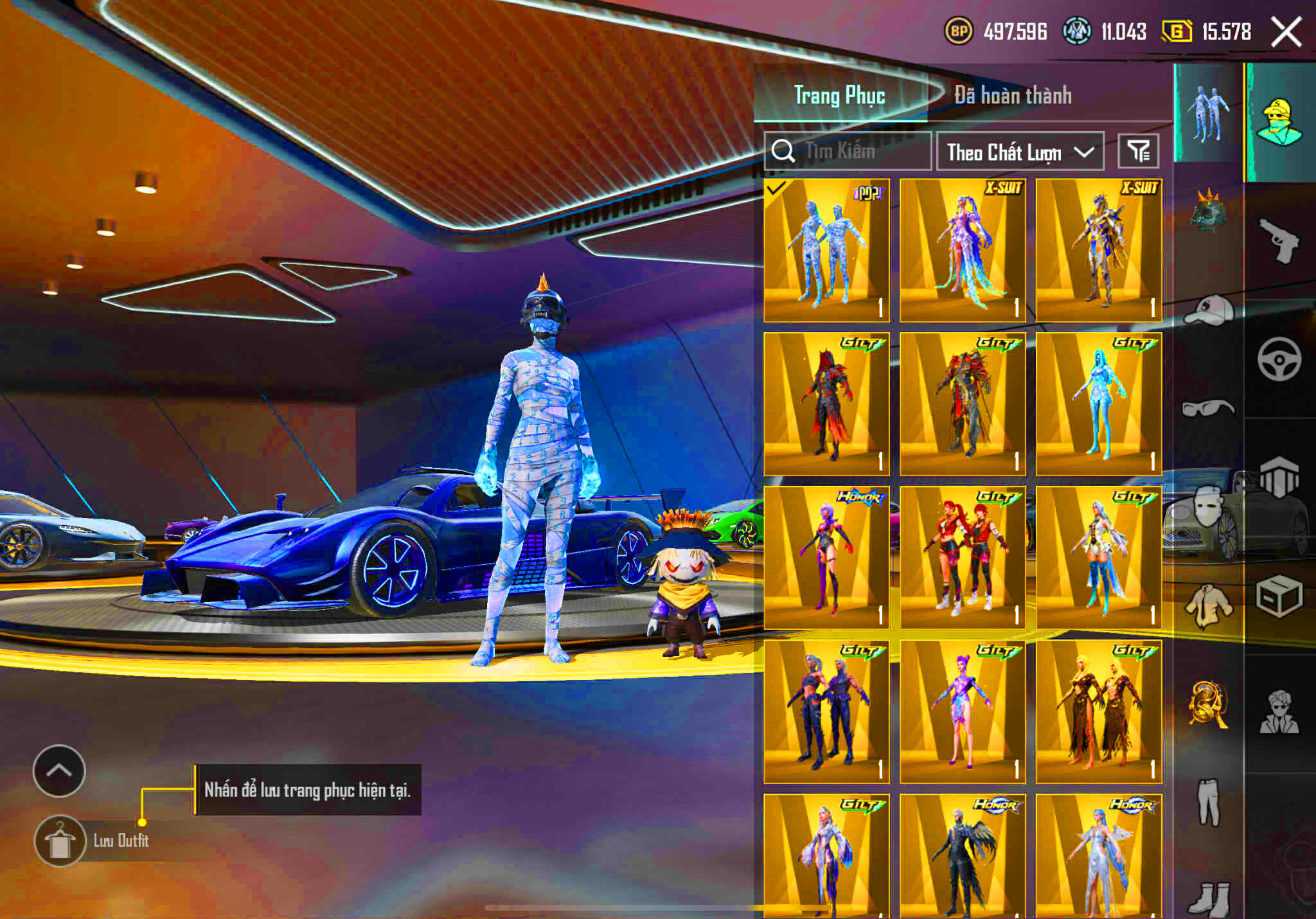The width and height of the screenshot is (1316, 919).
Task: Open the crate box category icon
Action: tap(1279, 596)
